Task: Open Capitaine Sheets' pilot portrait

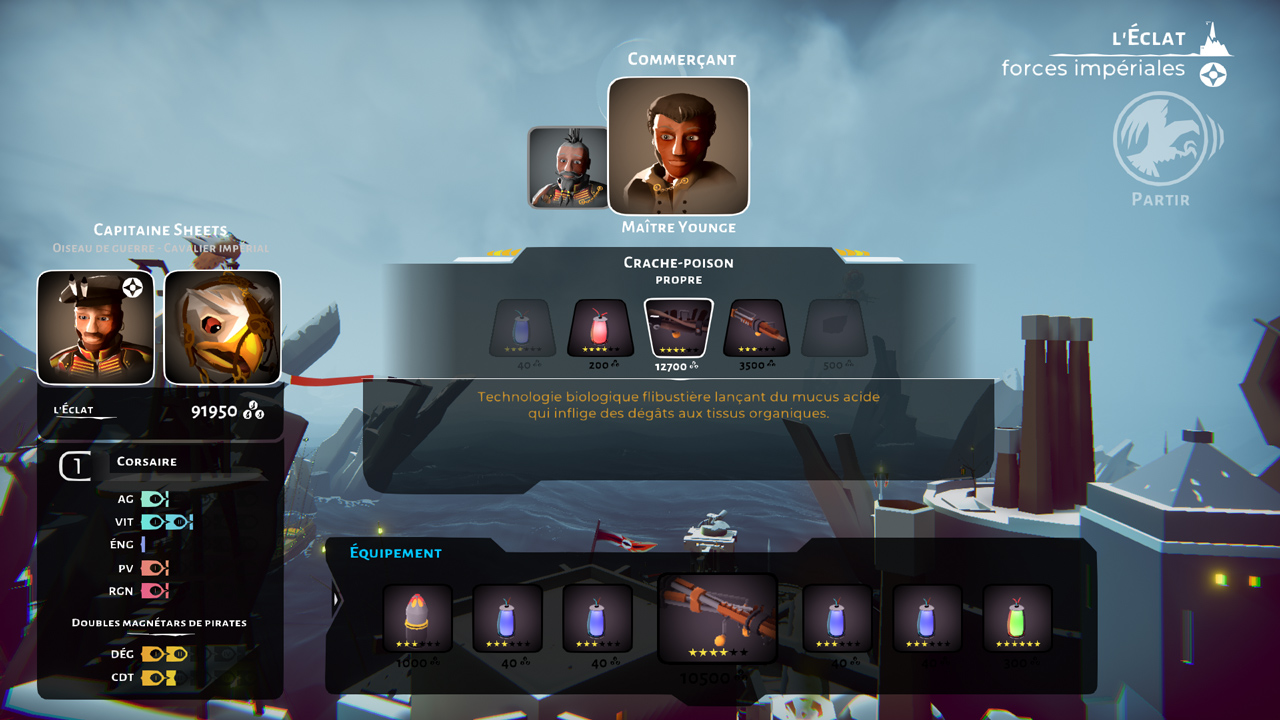Action: pos(96,327)
